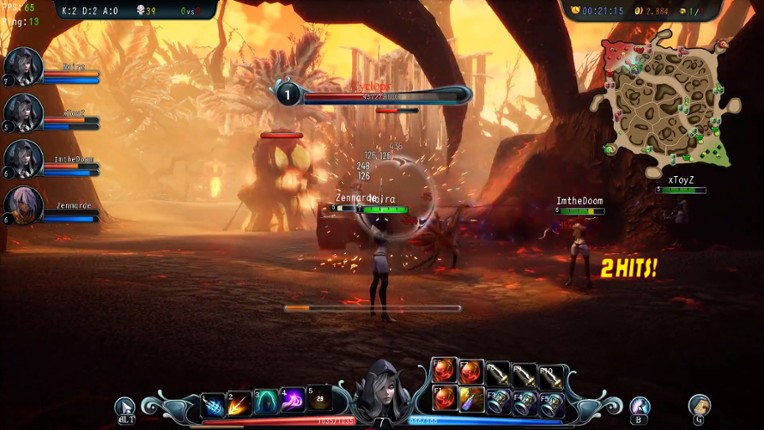Select the Zennarde party member portrait
This screenshot has width=764, height=430.
(x=23, y=204)
